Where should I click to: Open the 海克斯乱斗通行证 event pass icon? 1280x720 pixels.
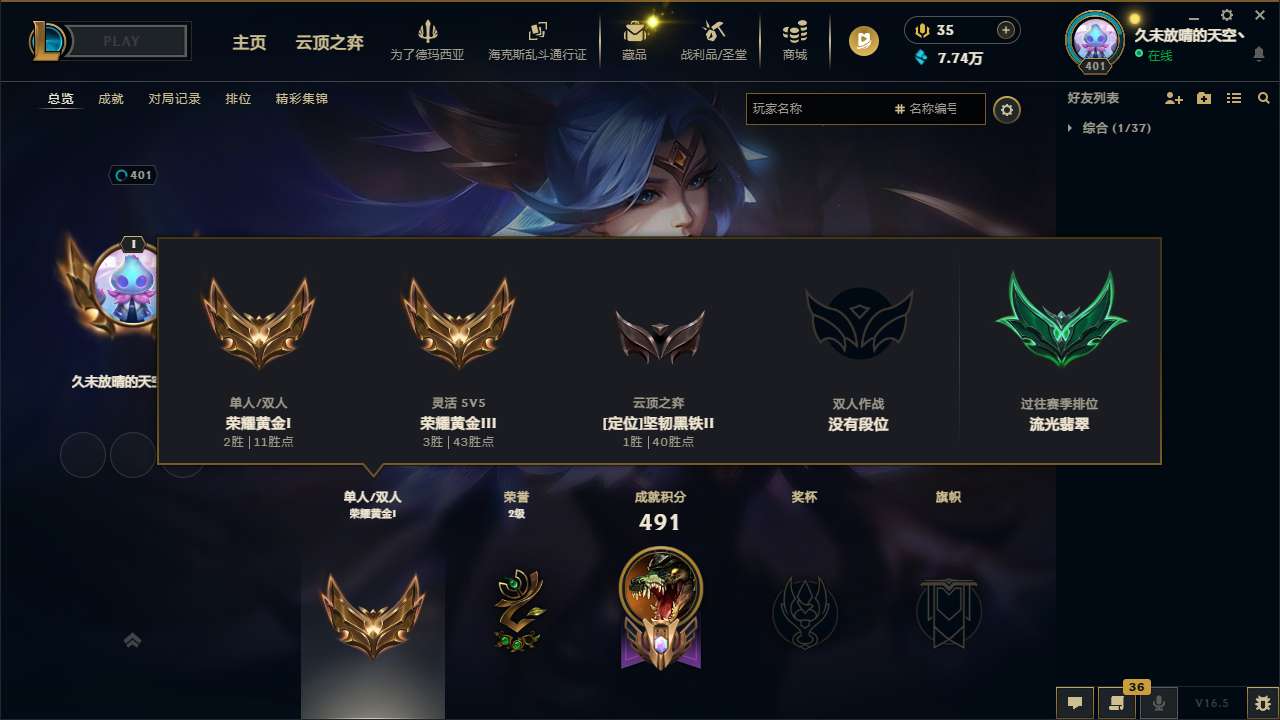point(536,40)
